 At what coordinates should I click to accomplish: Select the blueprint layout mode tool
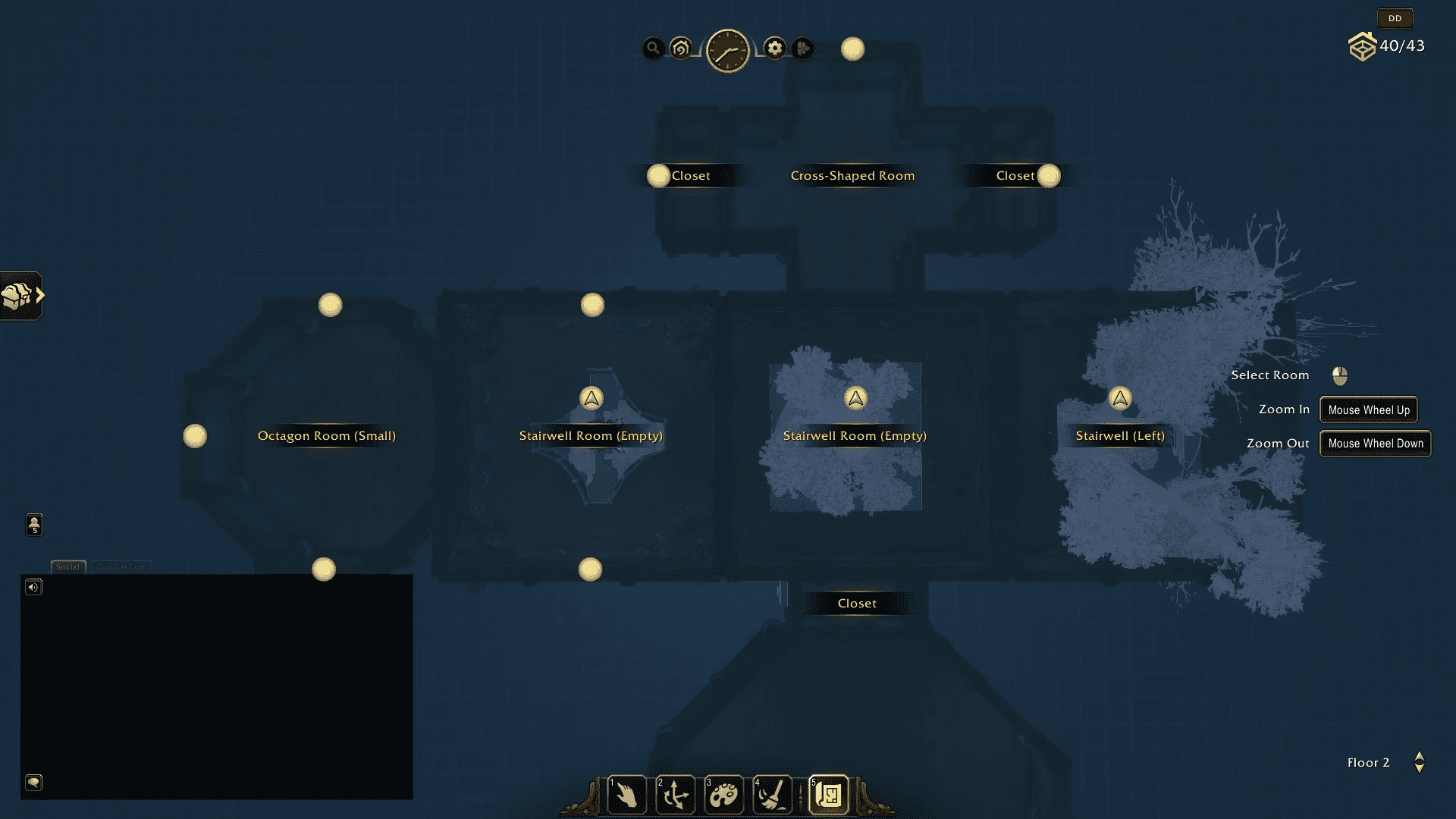click(828, 795)
